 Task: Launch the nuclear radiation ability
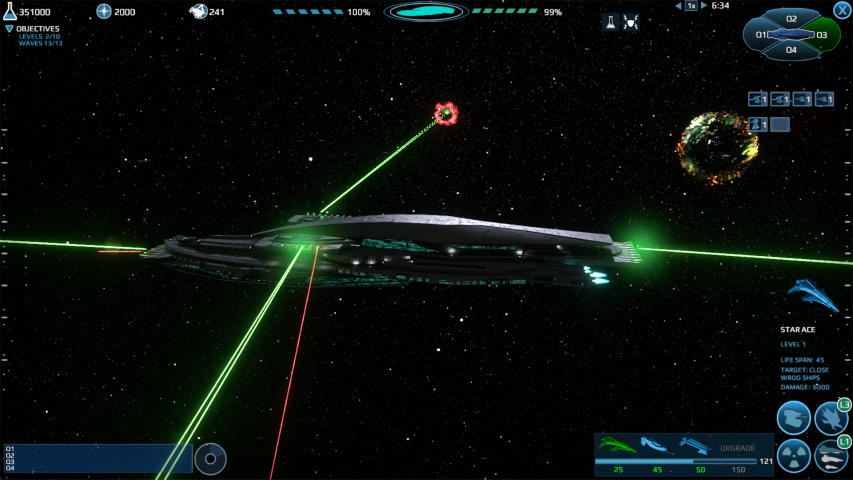(794, 456)
